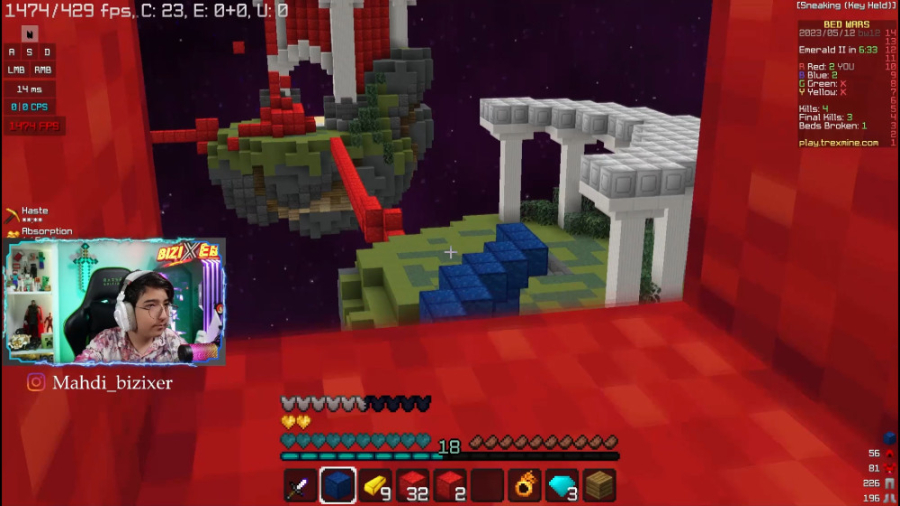Choose the gold ingot stack of 9
This screenshot has width=900, height=506.
[x=375, y=486]
